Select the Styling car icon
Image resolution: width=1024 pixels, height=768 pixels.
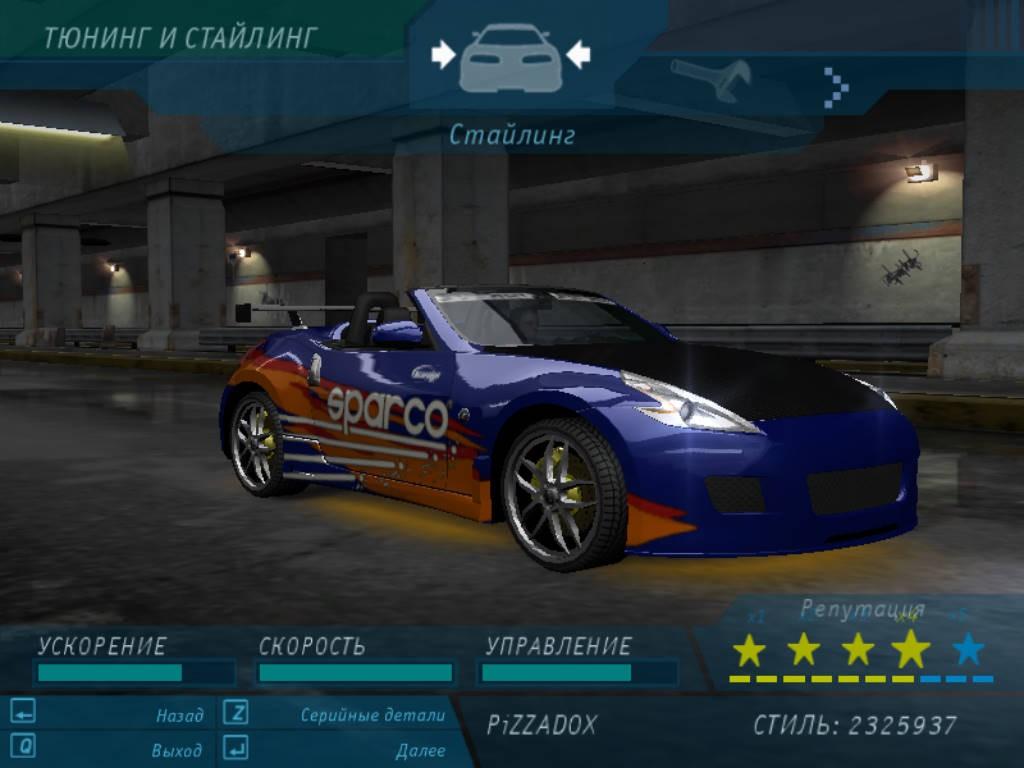[510, 58]
